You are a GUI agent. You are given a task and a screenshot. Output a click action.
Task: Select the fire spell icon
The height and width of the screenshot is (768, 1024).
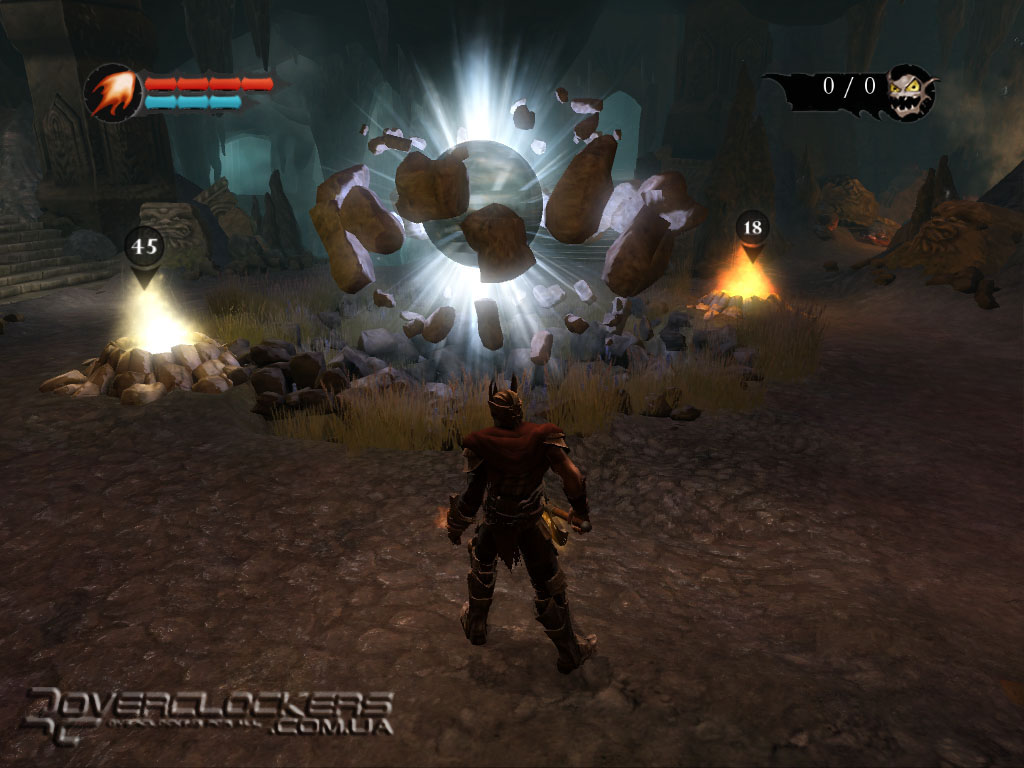(114, 93)
